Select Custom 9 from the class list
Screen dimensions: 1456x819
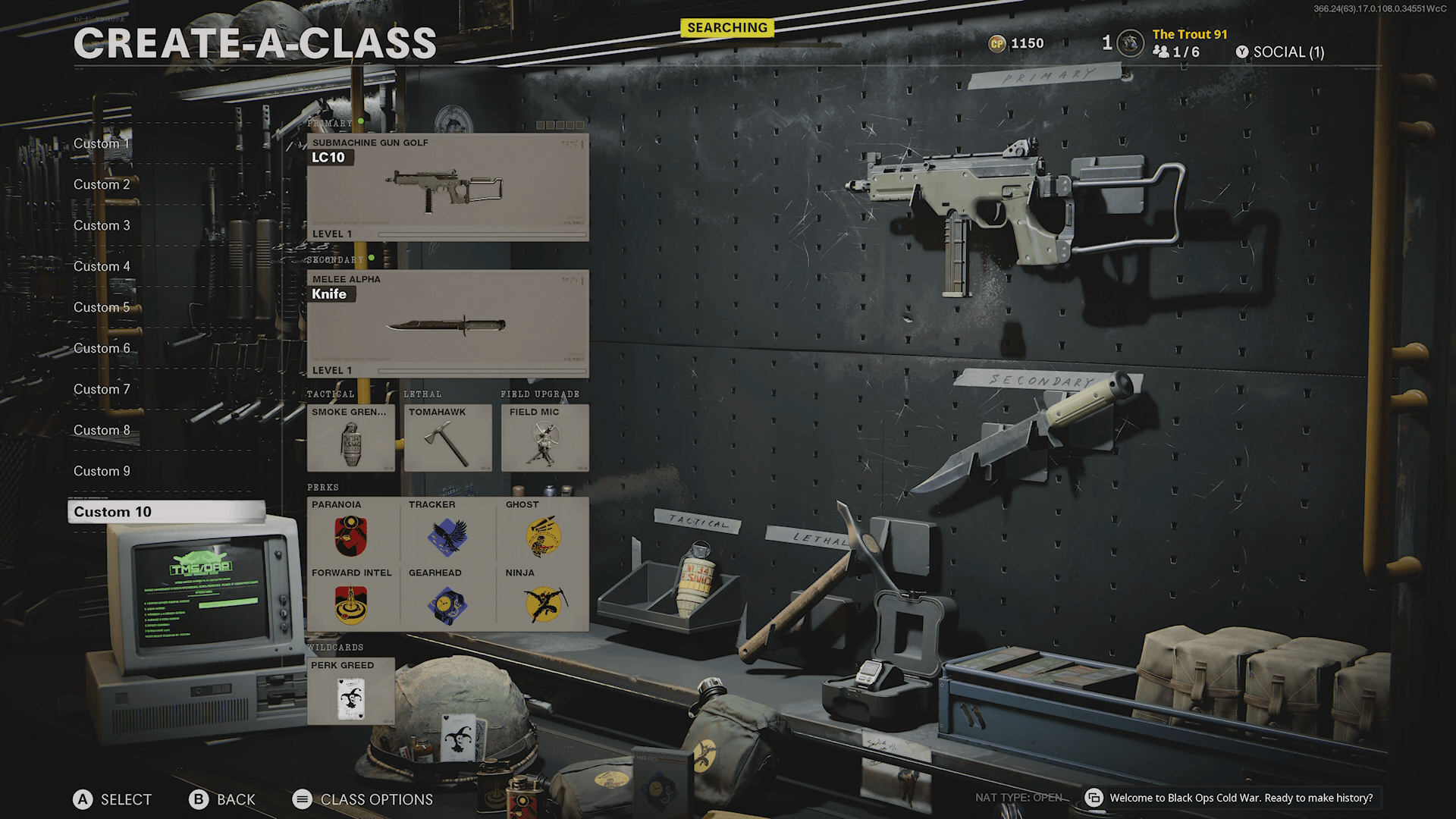click(102, 471)
